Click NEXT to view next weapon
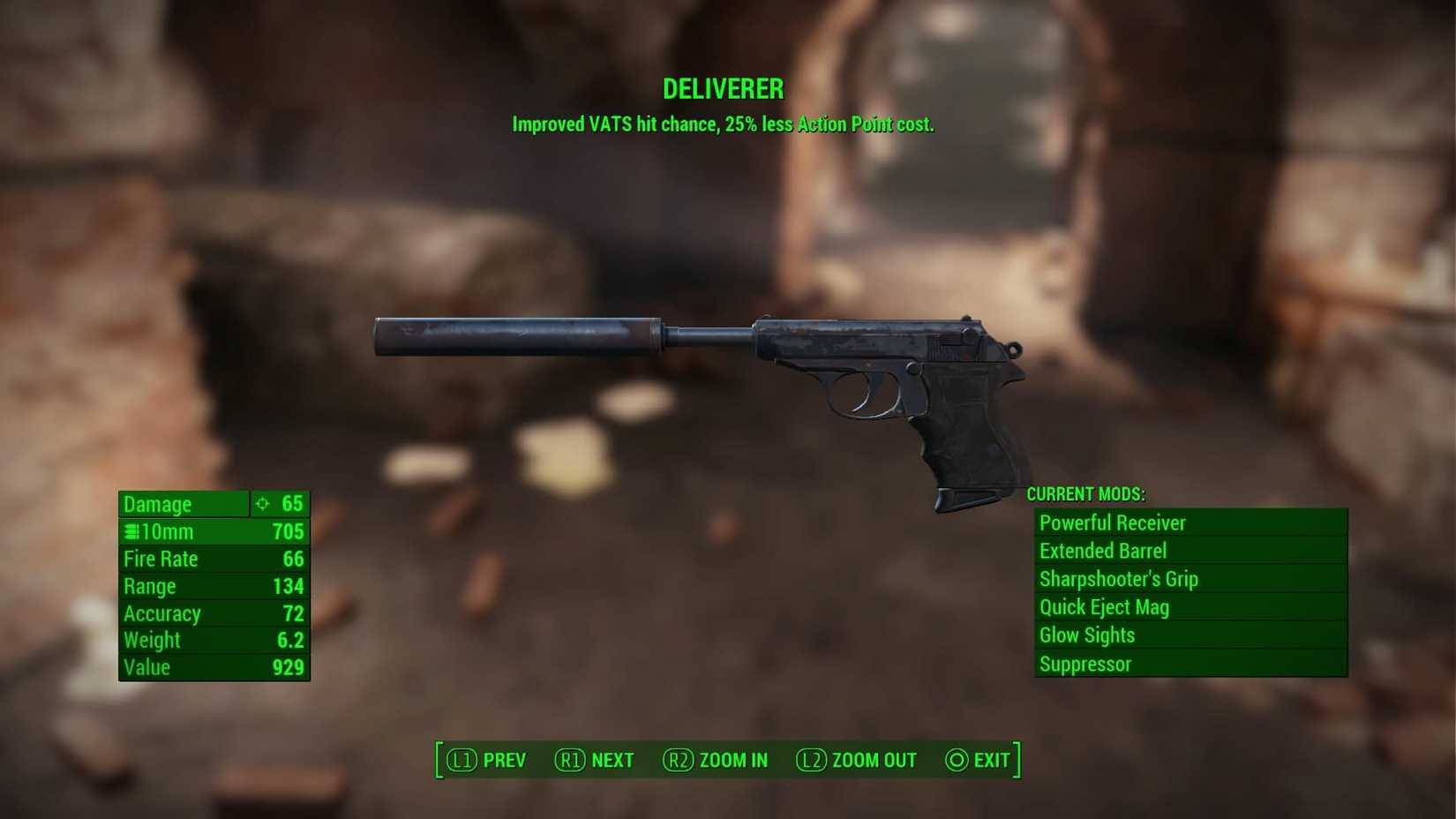This screenshot has width=1456, height=819. pyautogui.click(x=612, y=760)
